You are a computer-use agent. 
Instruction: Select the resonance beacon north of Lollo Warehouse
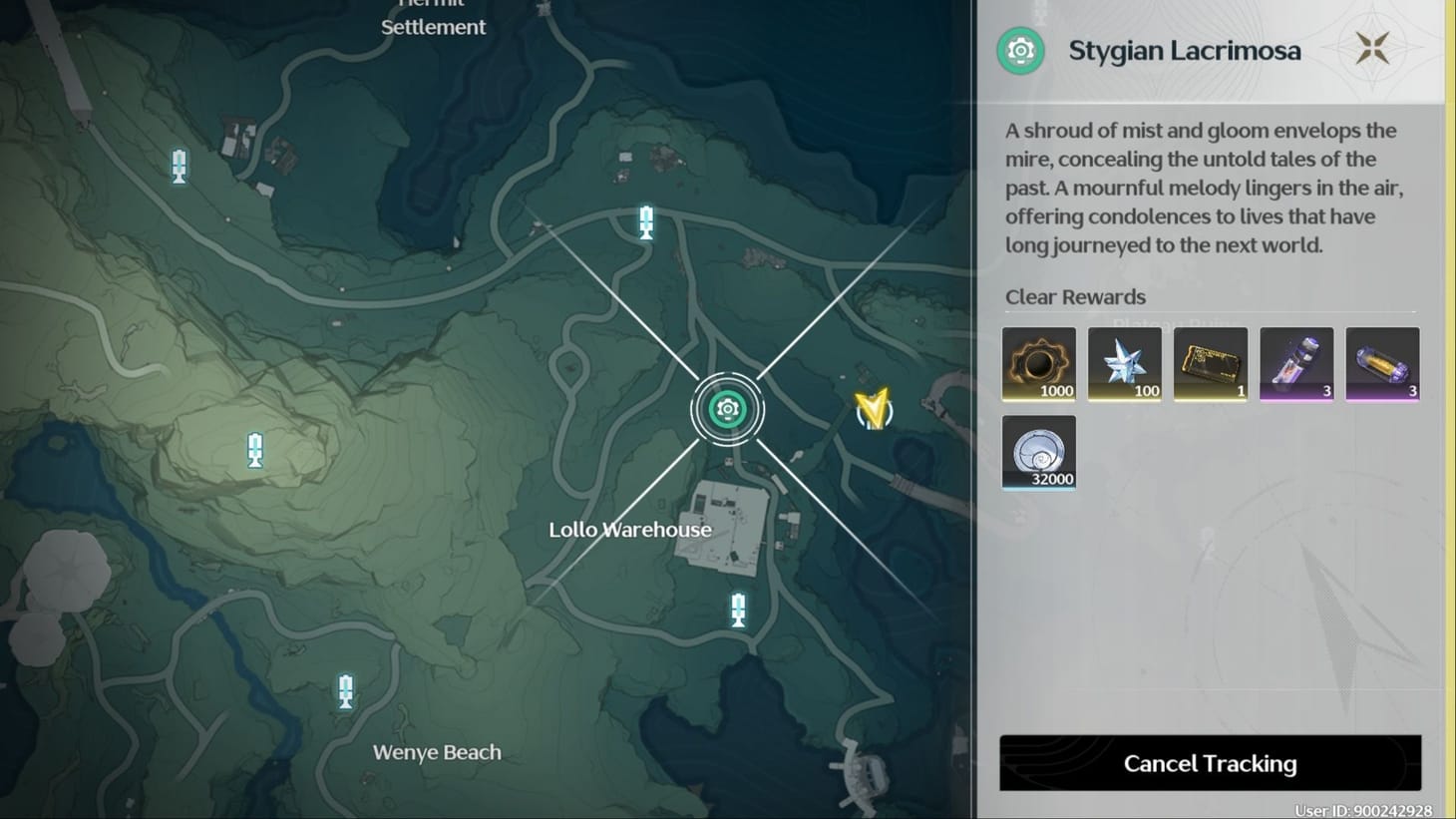point(645,222)
